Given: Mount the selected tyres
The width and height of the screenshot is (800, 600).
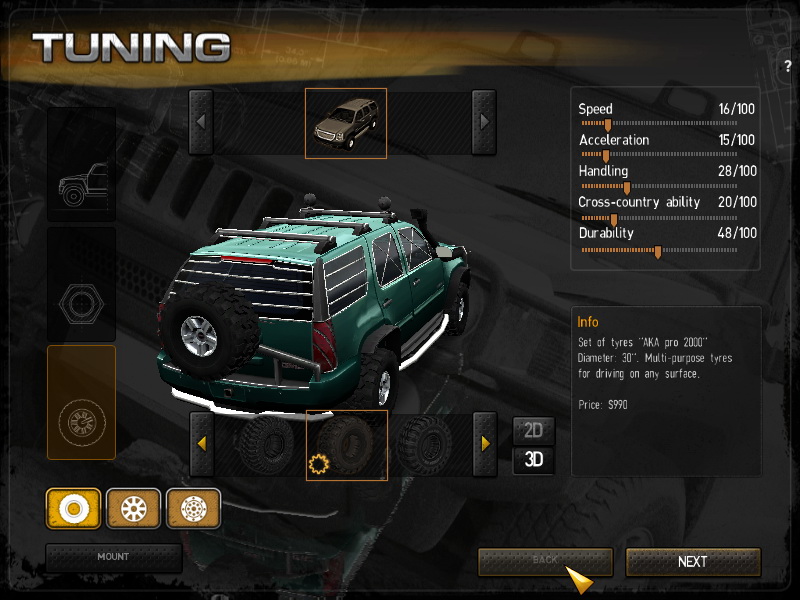Looking at the screenshot, I should [x=113, y=557].
